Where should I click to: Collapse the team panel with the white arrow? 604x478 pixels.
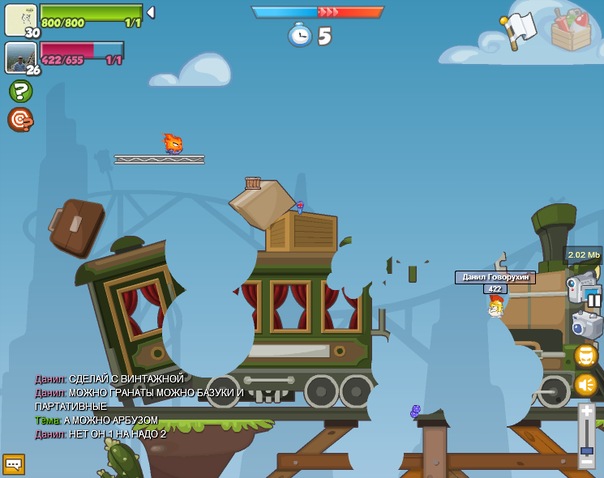tap(150, 13)
